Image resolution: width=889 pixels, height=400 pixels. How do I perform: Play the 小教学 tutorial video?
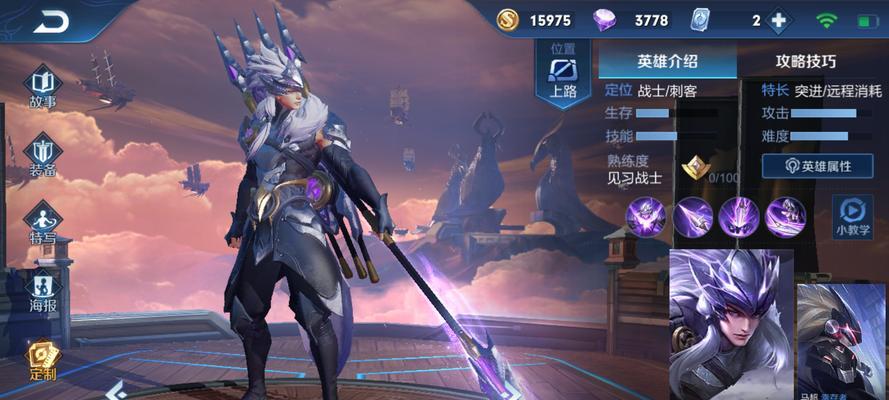852,216
